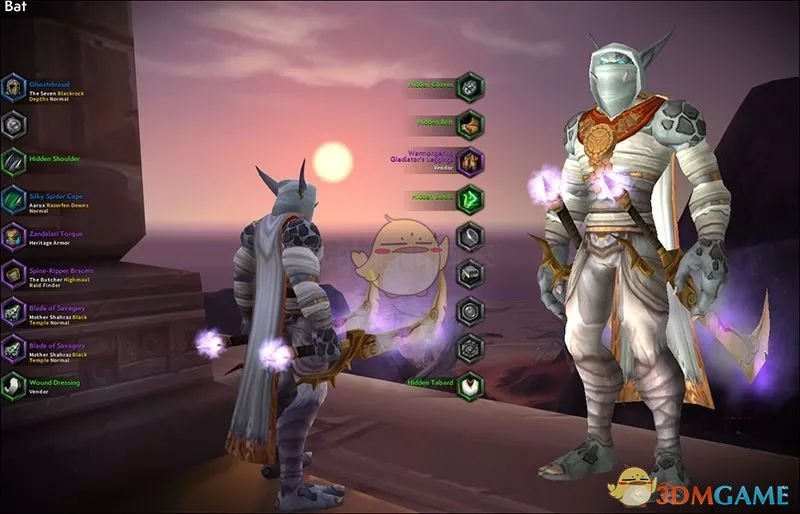This screenshot has height=514, width=800.
Task: Click the green Hidden Boots icon
Action: pos(470,199)
